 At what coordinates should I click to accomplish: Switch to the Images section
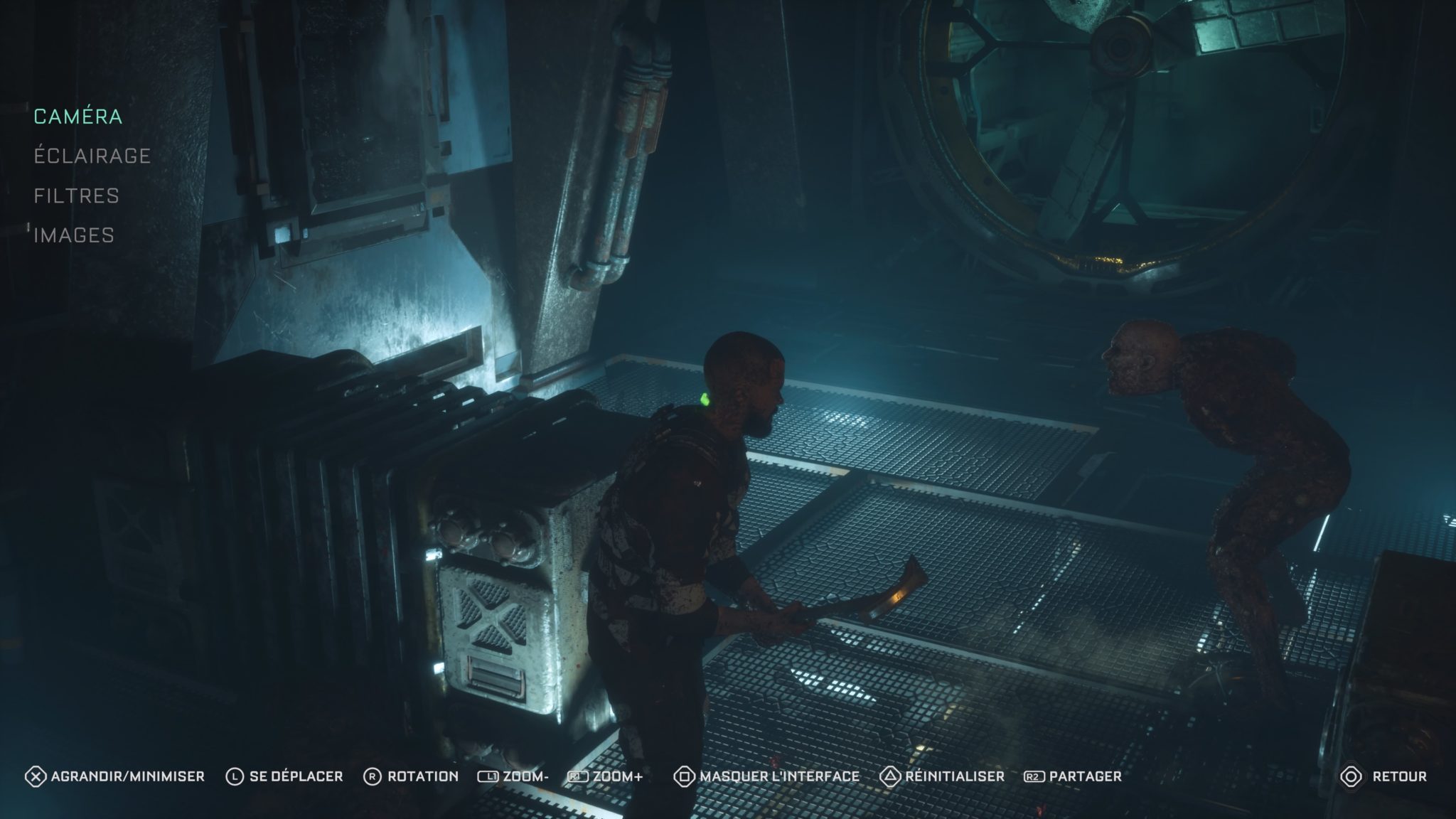pyautogui.click(x=74, y=235)
